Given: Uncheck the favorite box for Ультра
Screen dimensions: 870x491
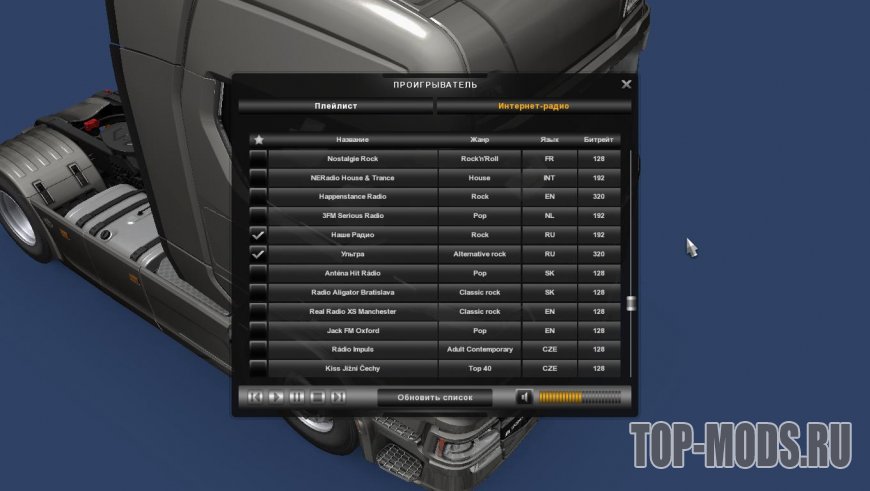Looking at the screenshot, I should pyautogui.click(x=258, y=254).
